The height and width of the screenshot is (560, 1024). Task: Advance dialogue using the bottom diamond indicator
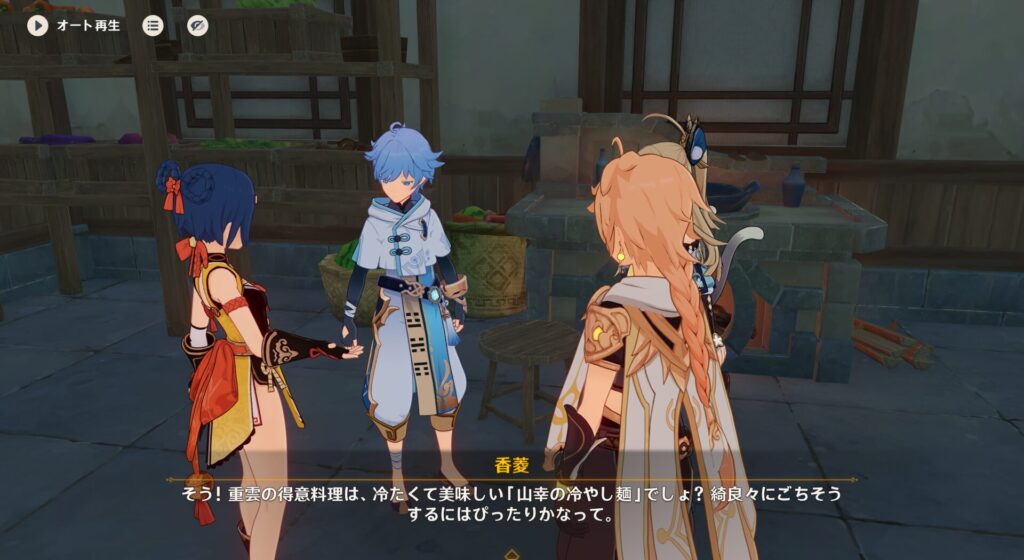511,552
